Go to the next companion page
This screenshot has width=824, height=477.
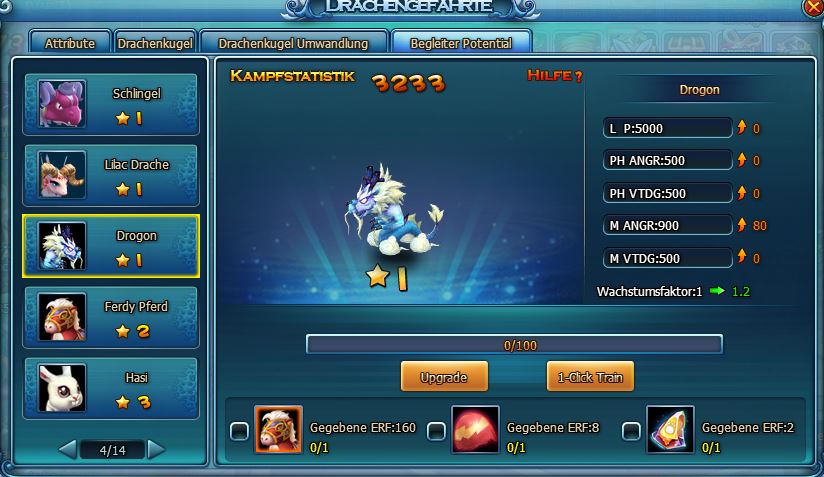point(157,450)
